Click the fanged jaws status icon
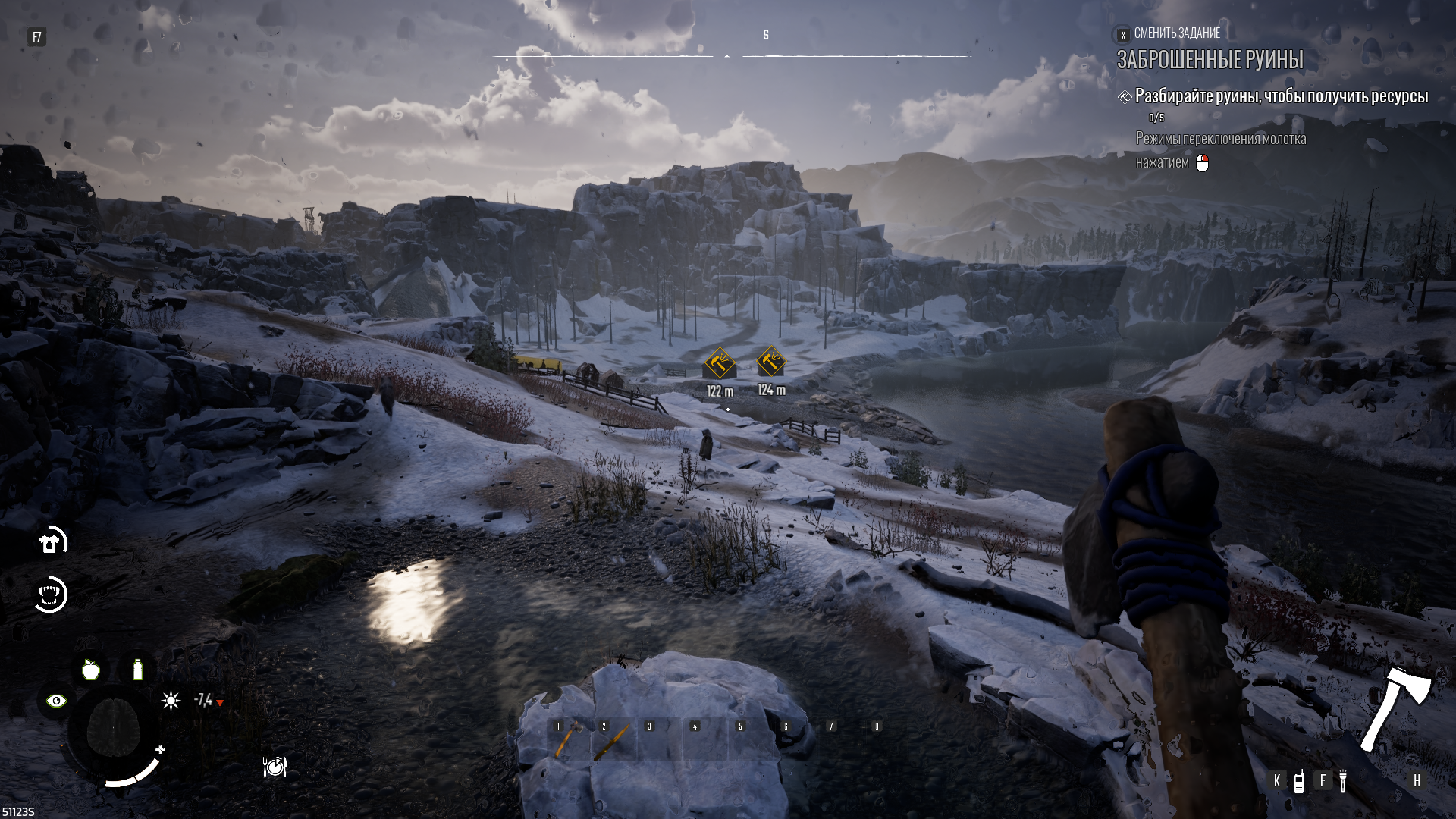Screen dimensions: 1456x819 pos(51,595)
